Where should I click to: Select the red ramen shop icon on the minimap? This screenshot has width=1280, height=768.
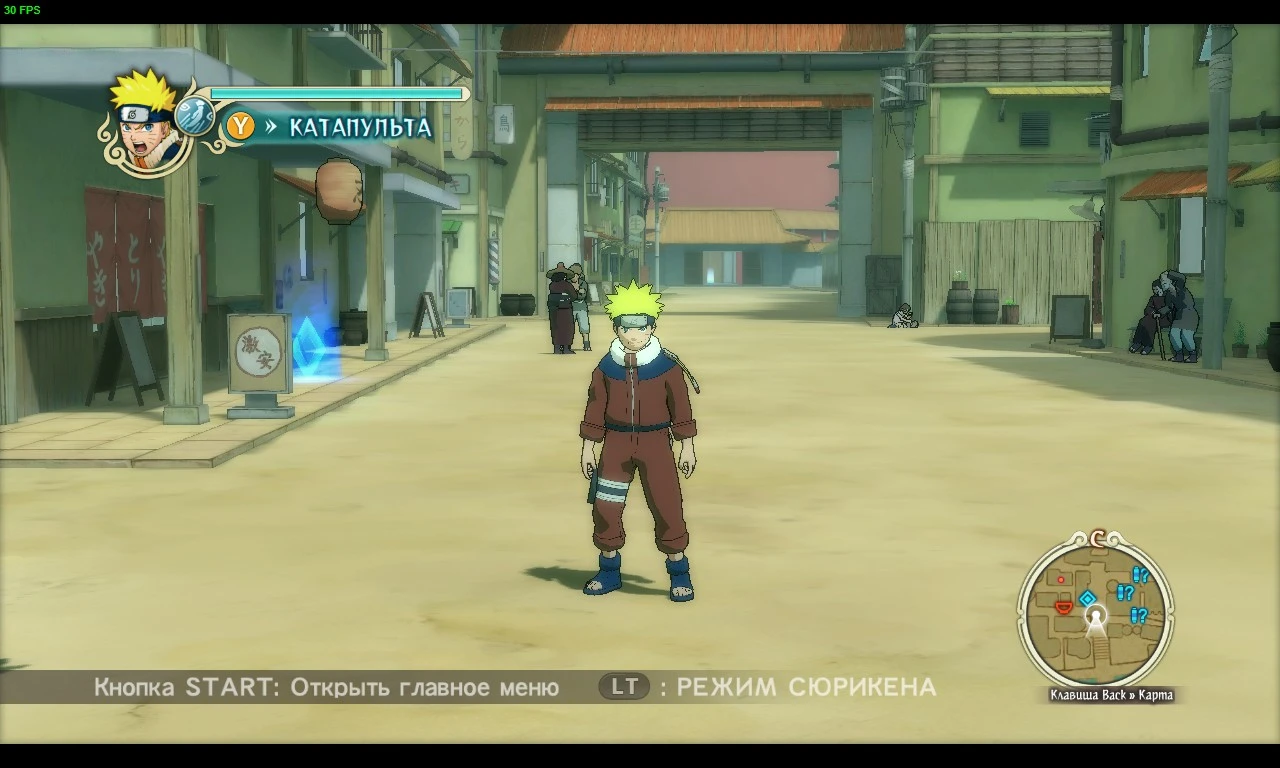click(x=1064, y=608)
